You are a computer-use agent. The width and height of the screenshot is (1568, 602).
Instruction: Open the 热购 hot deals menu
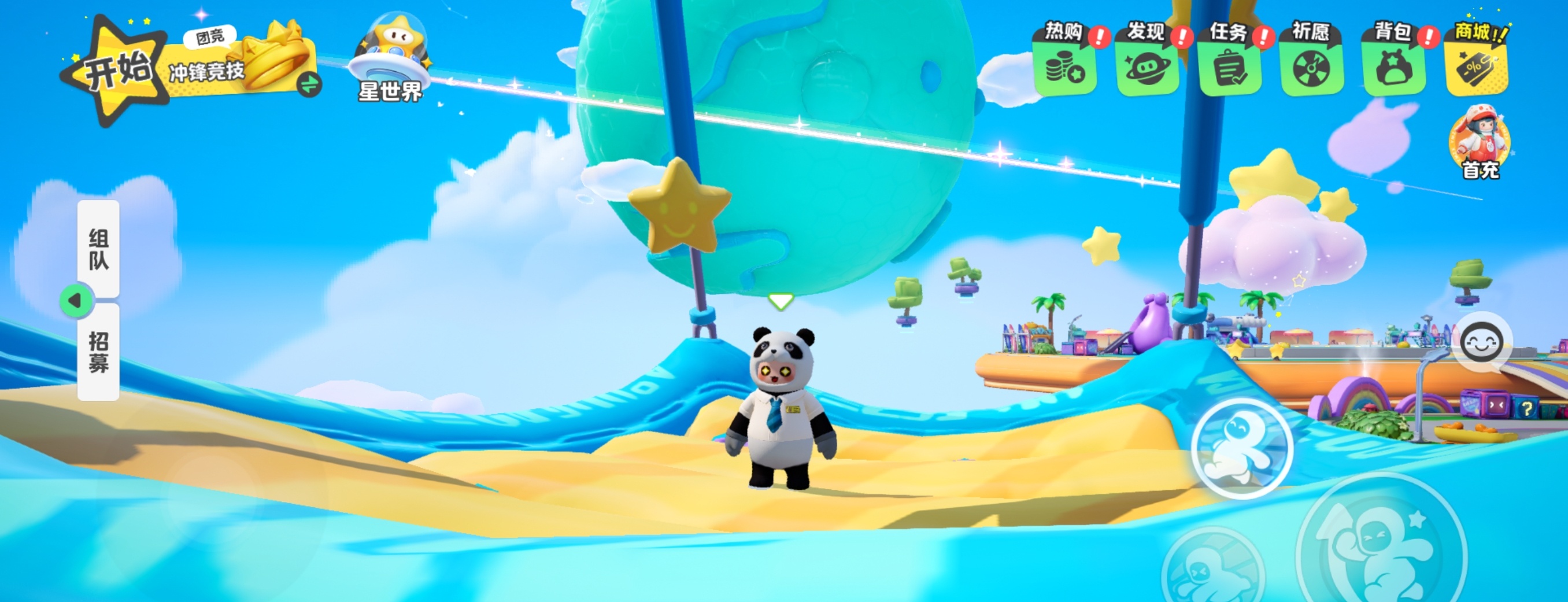[1064, 60]
